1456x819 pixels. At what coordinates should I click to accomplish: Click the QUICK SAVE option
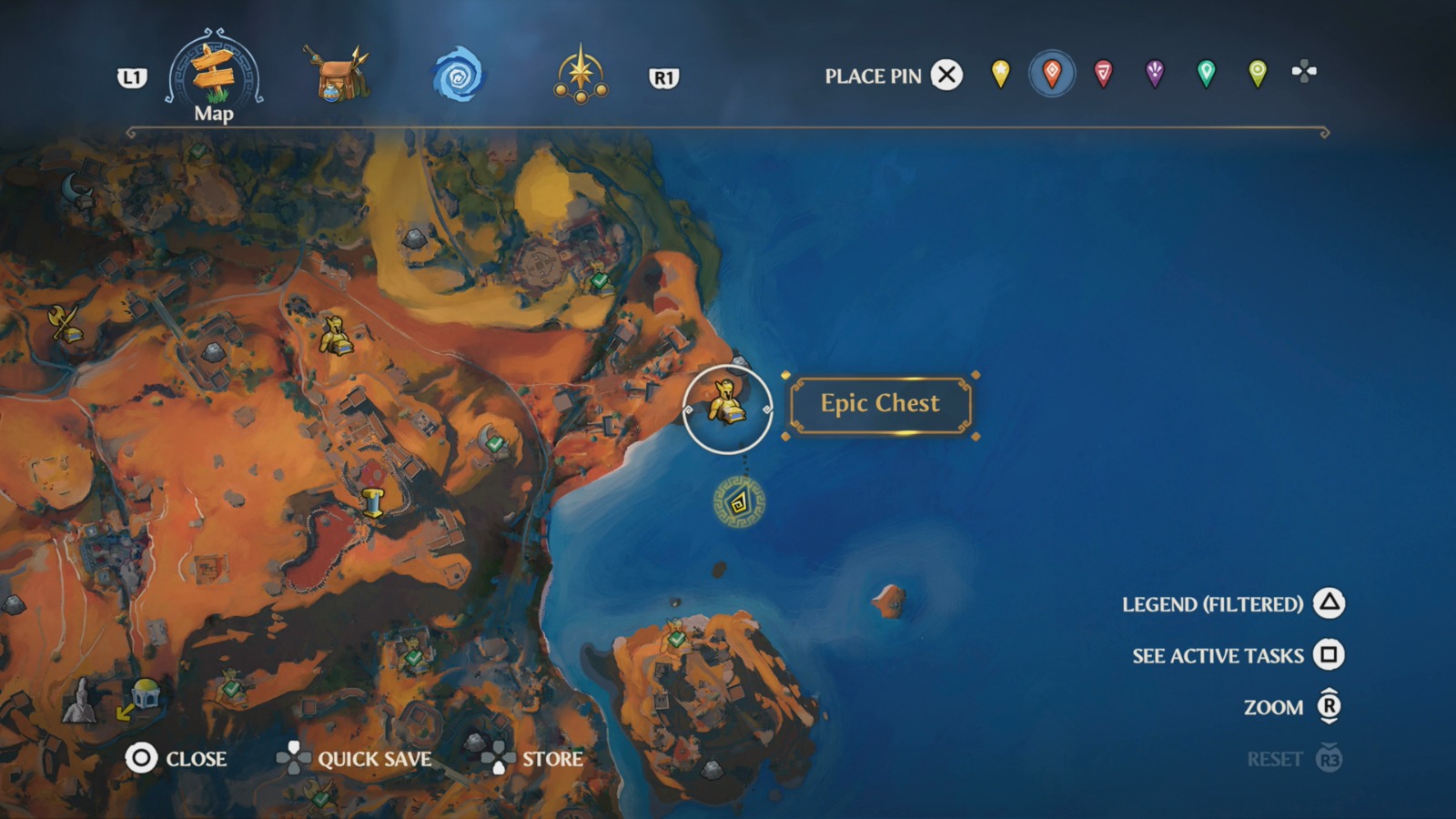tap(374, 759)
